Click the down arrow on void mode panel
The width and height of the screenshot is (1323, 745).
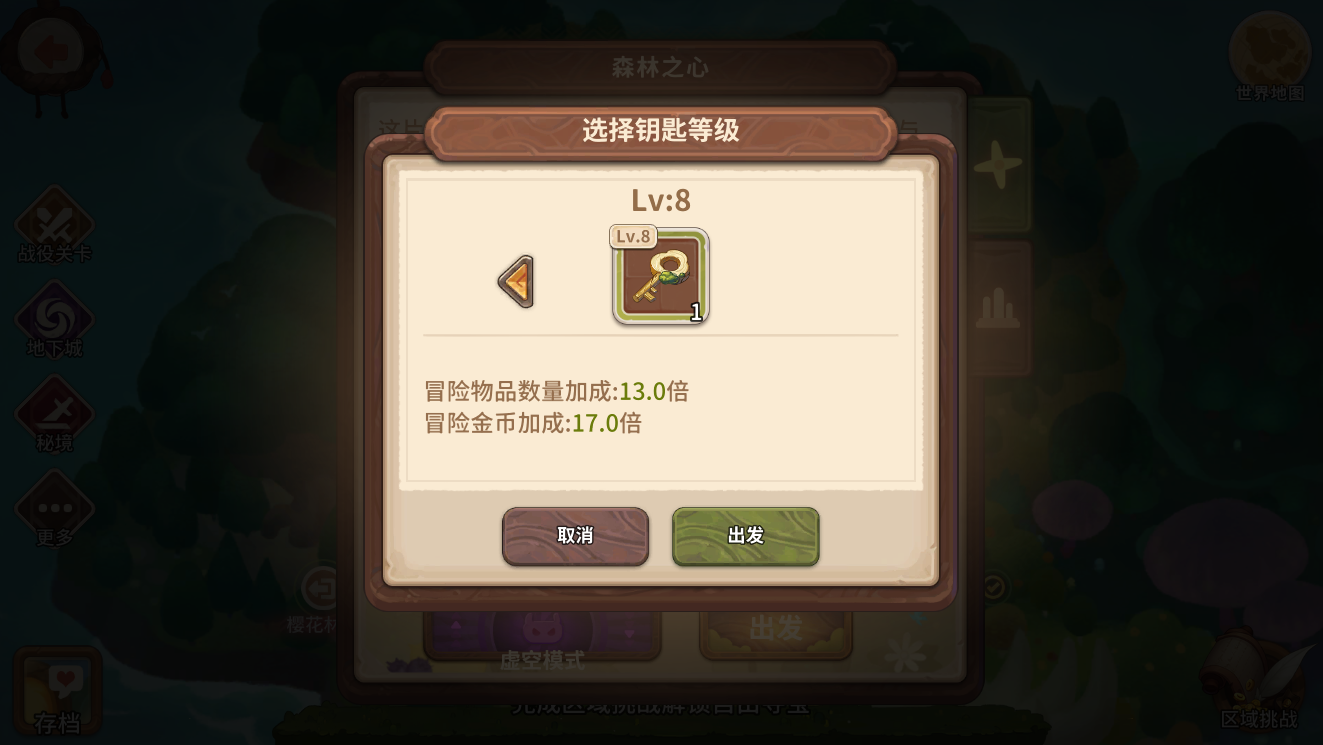click(628, 632)
